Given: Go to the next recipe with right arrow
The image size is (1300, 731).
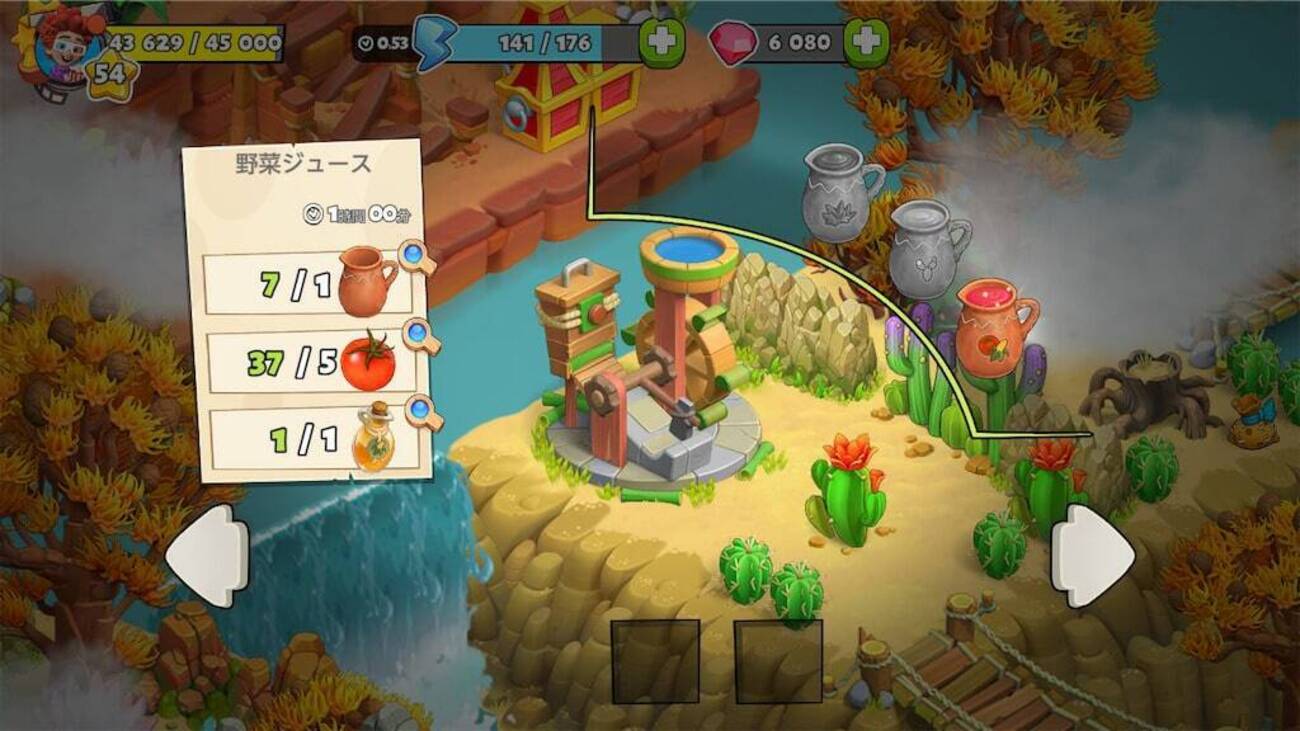Looking at the screenshot, I should 1092,555.
